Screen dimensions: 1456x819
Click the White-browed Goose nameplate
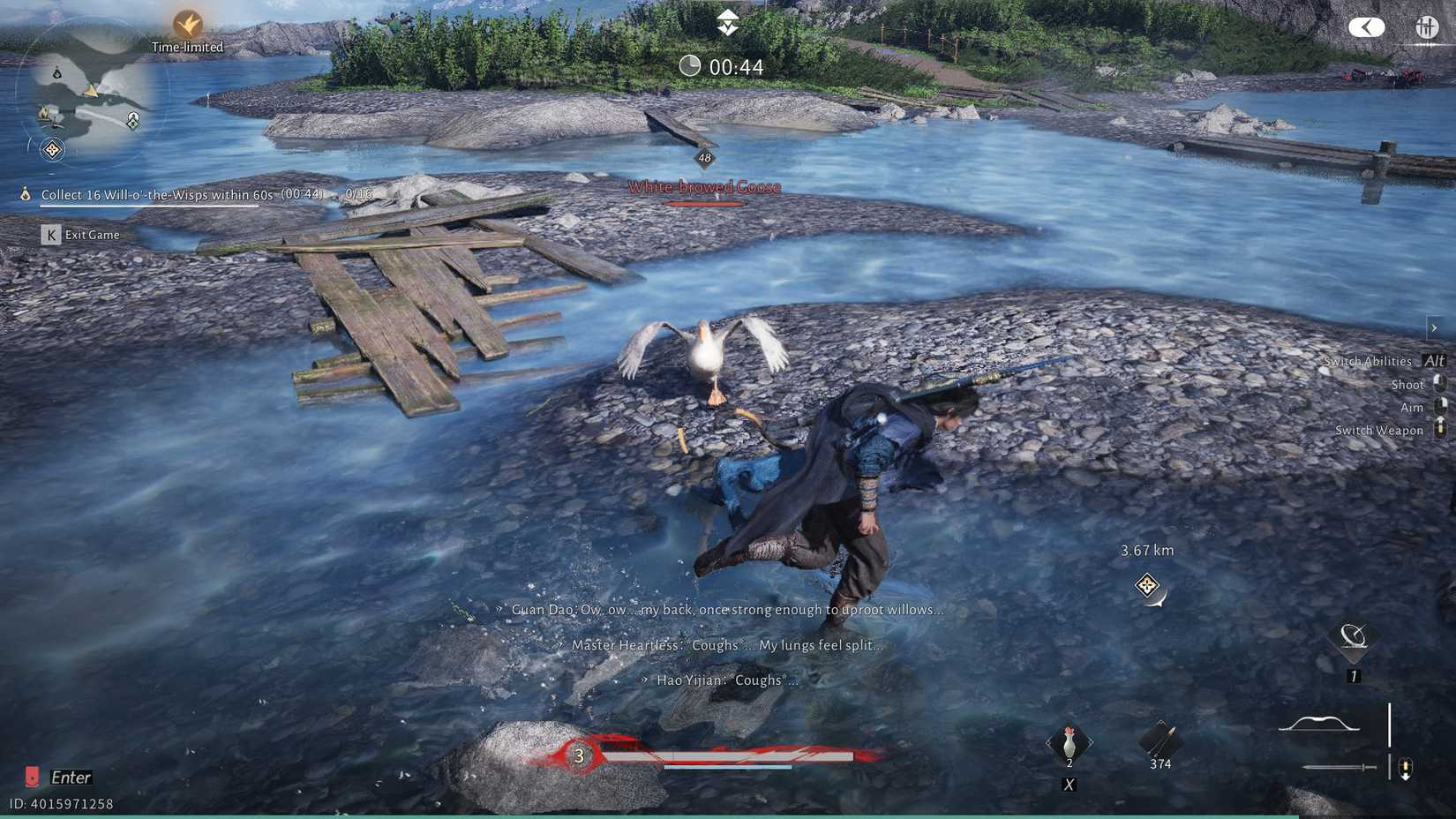pyautogui.click(x=702, y=186)
